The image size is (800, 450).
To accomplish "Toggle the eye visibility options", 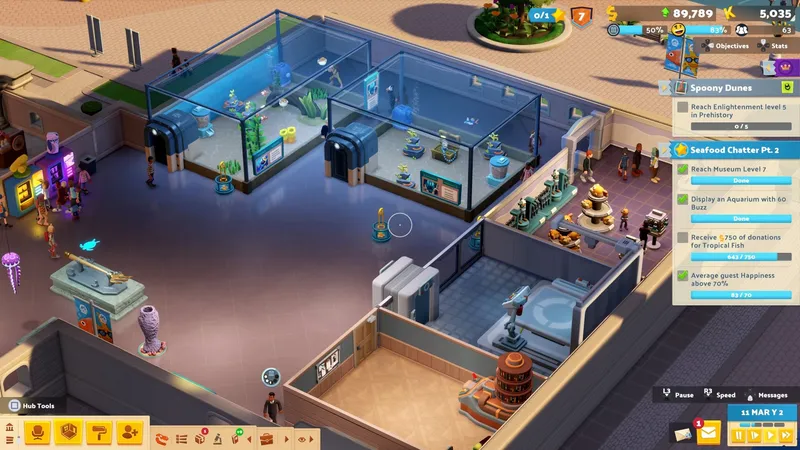I will 302,438.
